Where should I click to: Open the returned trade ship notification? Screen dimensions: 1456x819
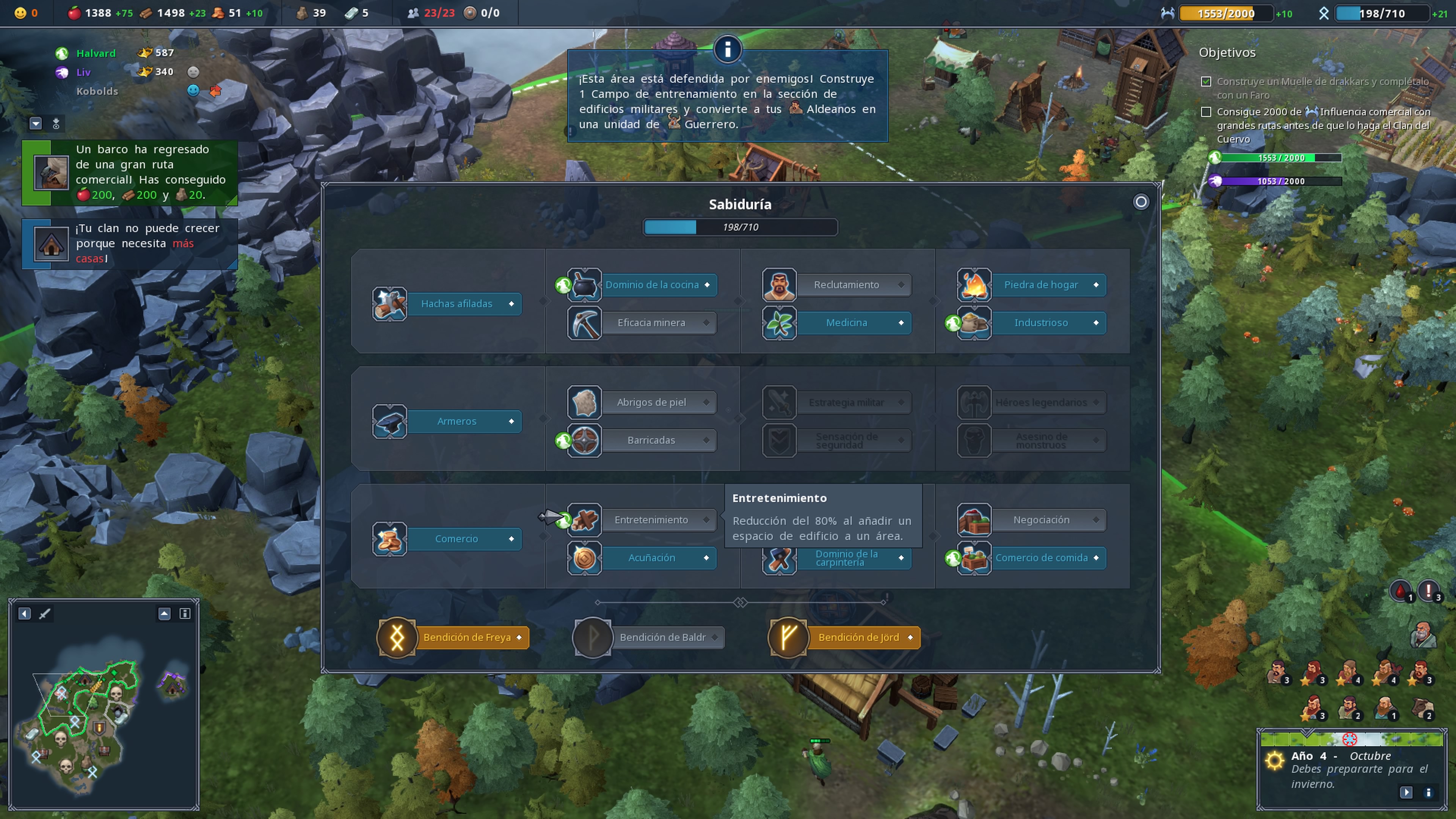[130, 173]
